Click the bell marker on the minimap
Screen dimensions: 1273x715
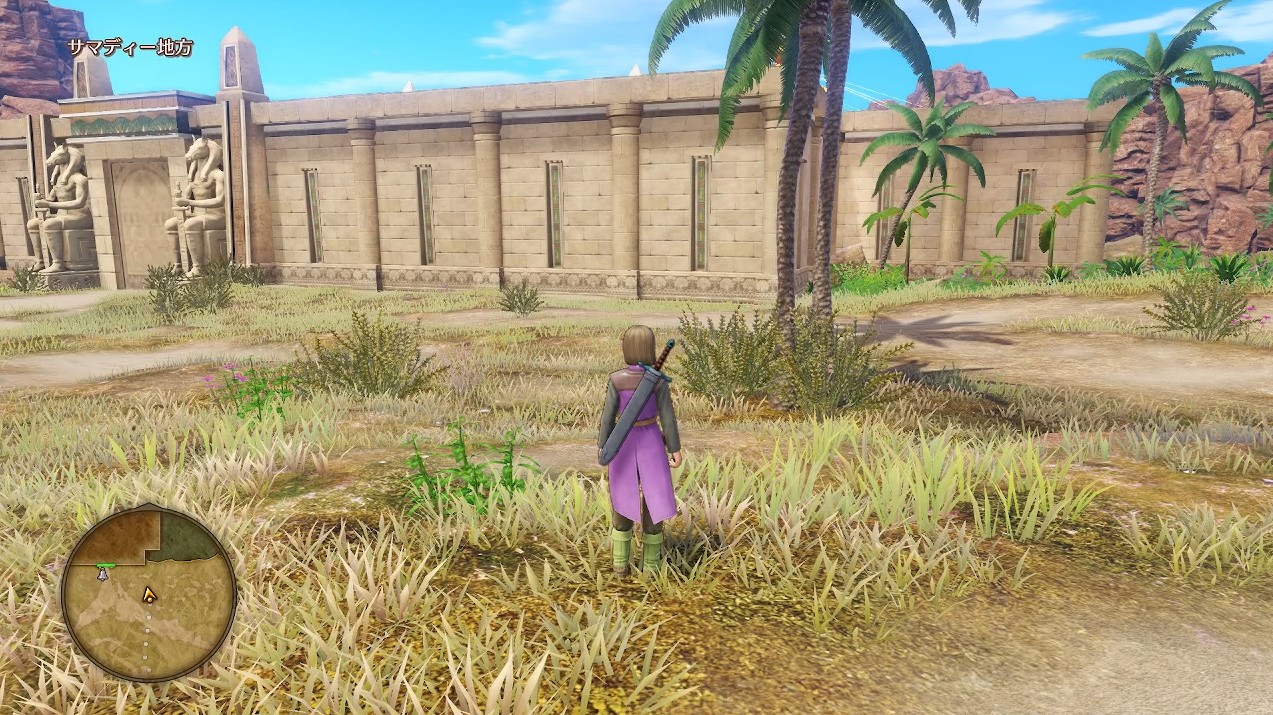(x=102, y=574)
